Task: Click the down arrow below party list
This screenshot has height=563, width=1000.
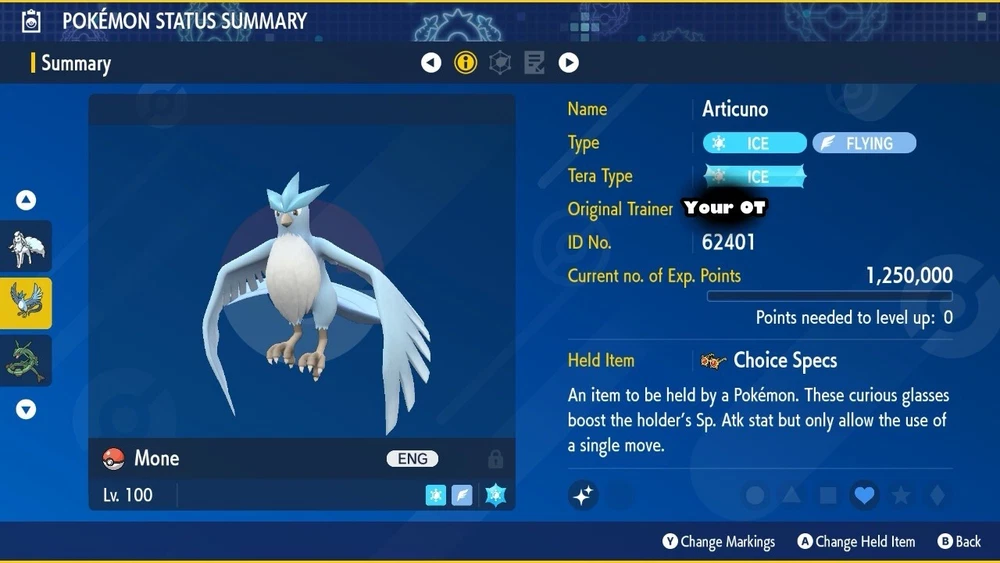Action: click(x=26, y=408)
